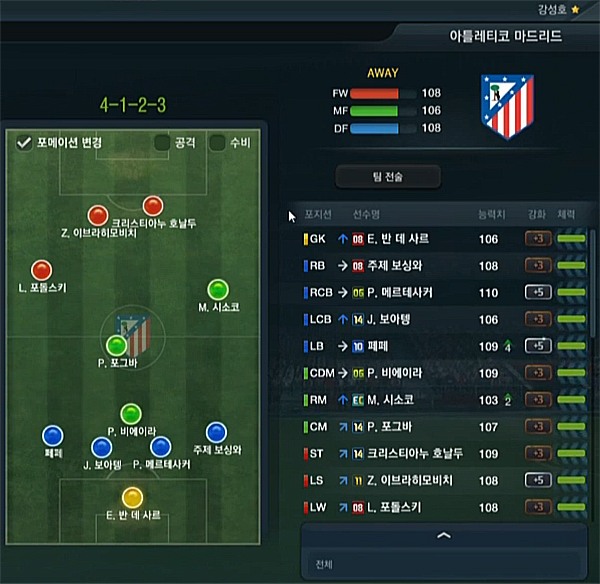Viewport: 600px width, 584px height.
Task: Sort the list by the 포지션 column
Action: [x=317, y=213]
